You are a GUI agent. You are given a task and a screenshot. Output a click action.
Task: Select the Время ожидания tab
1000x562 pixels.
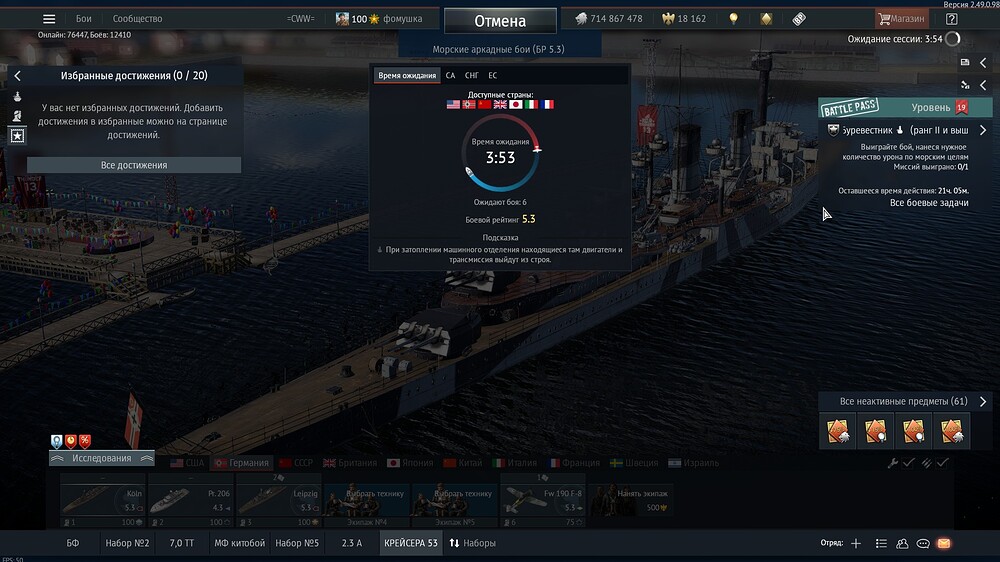click(407, 75)
